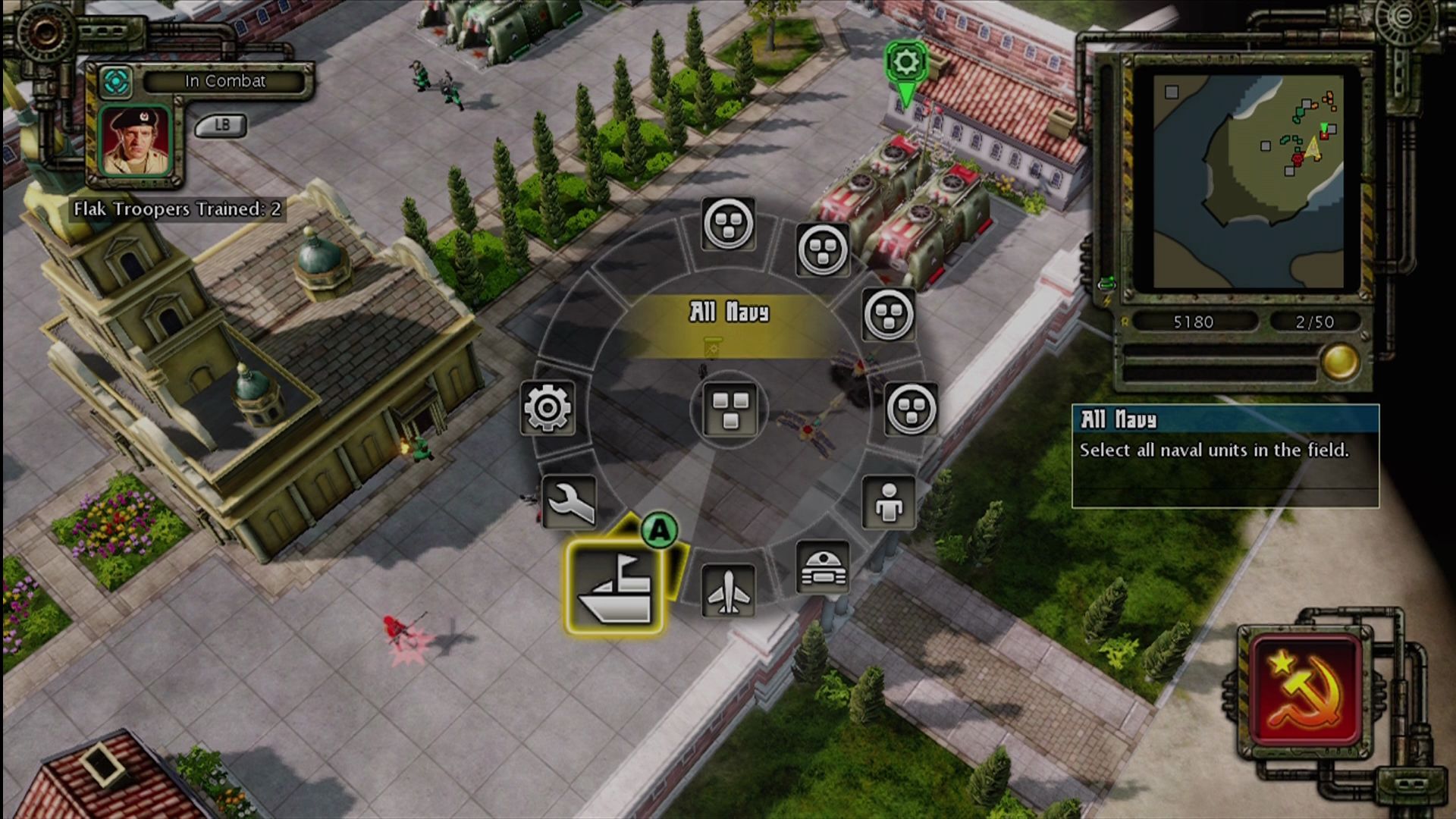Select the All Navy ship icon
Screen dimensions: 1456x819
(x=614, y=588)
